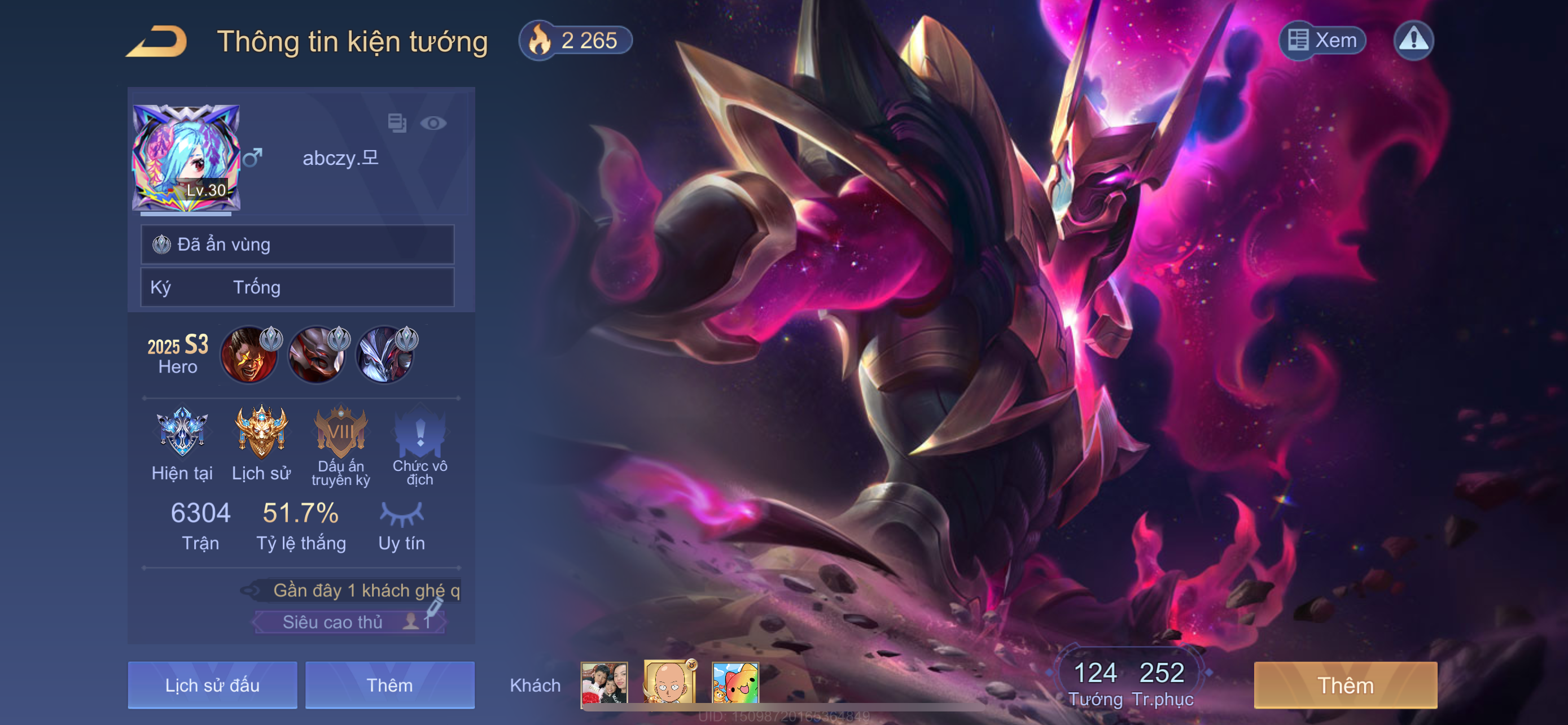
Task: Open the bald cartoon visitor avatar
Action: tap(669, 683)
